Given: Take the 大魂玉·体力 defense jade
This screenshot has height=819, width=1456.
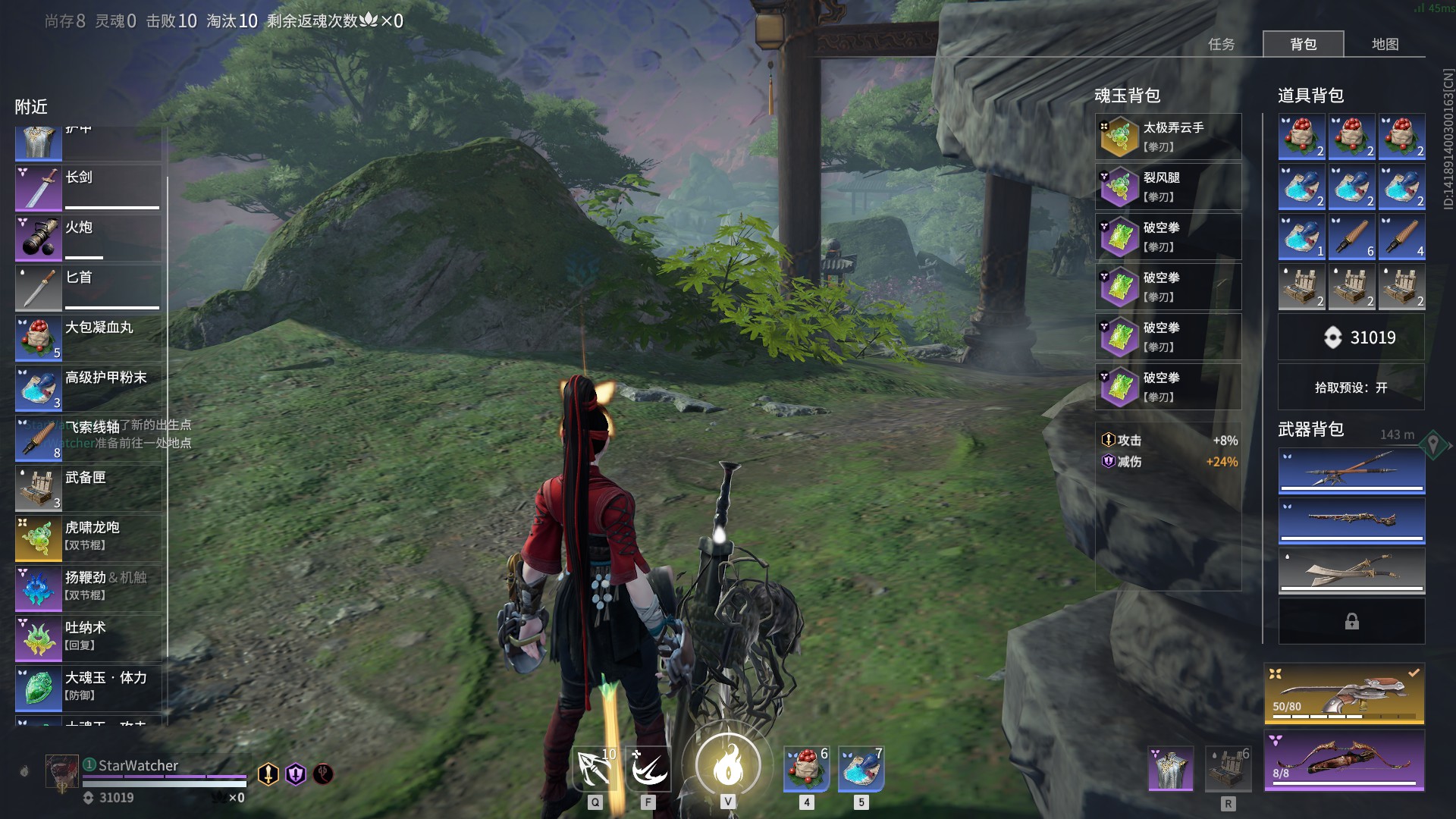Looking at the screenshot, I should [88, 688].
